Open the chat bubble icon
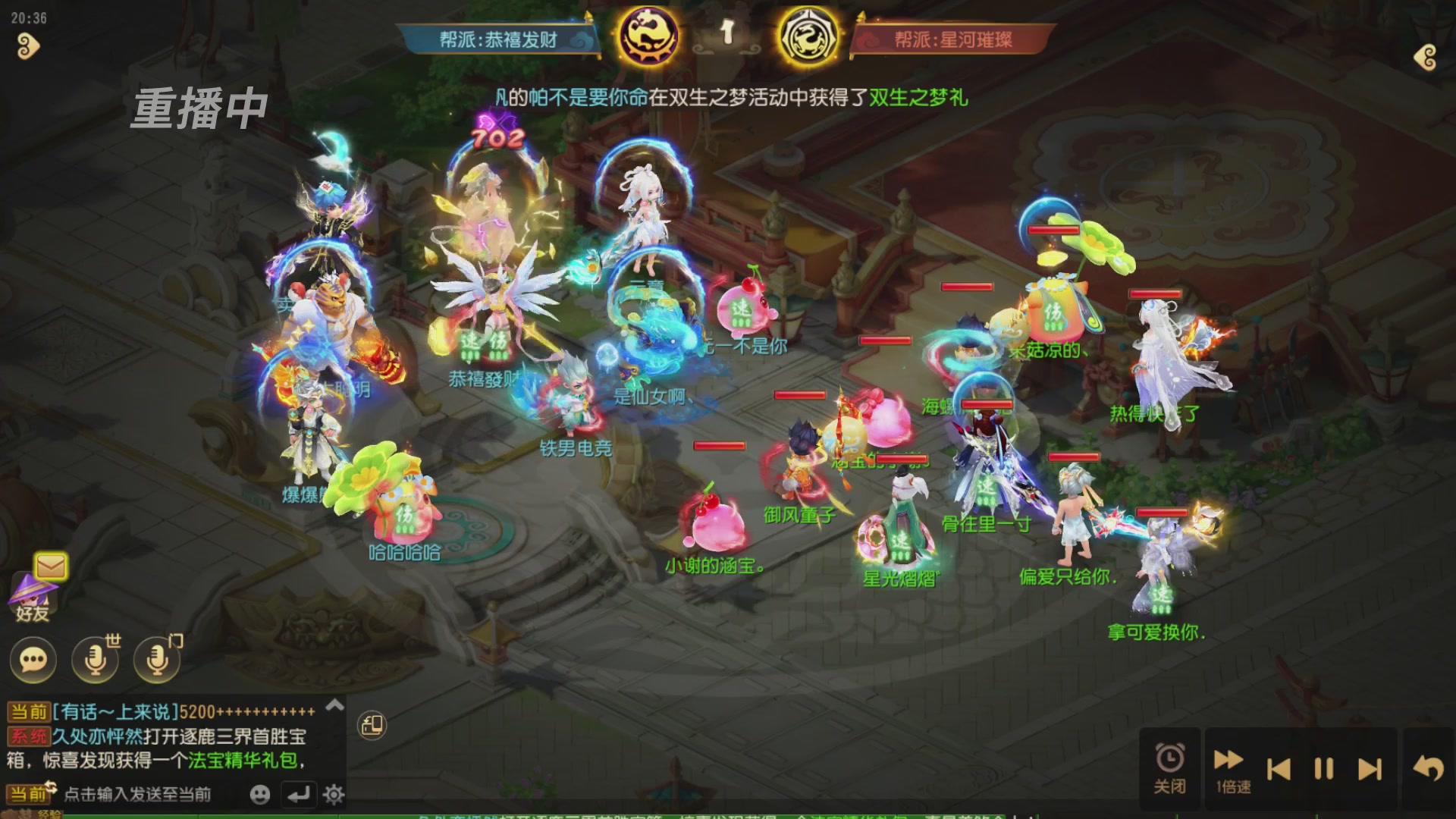Viewport: 1456px width, 819px height. coord(32,660)
